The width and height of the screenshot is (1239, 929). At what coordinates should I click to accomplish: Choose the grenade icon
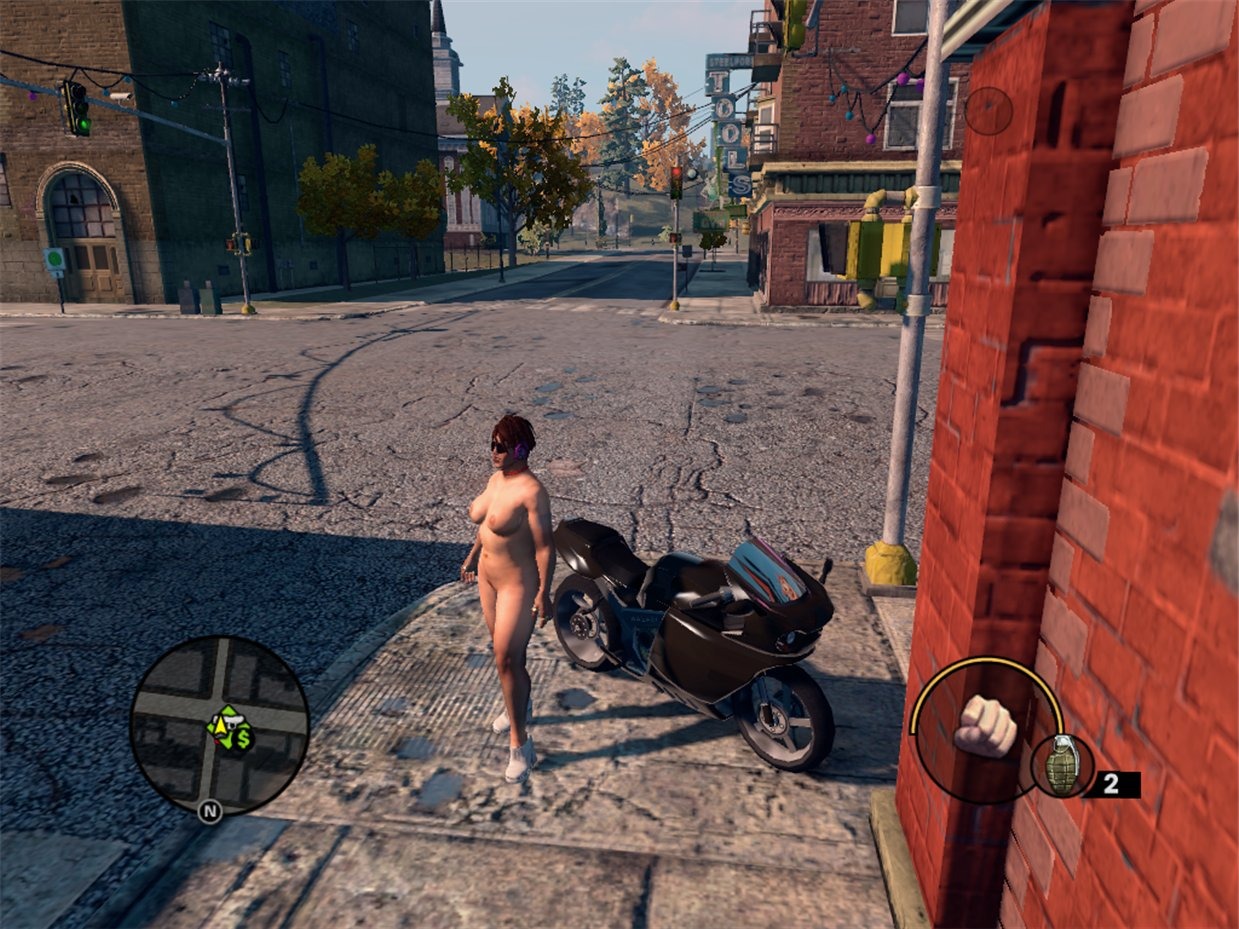coord(1062,767)
